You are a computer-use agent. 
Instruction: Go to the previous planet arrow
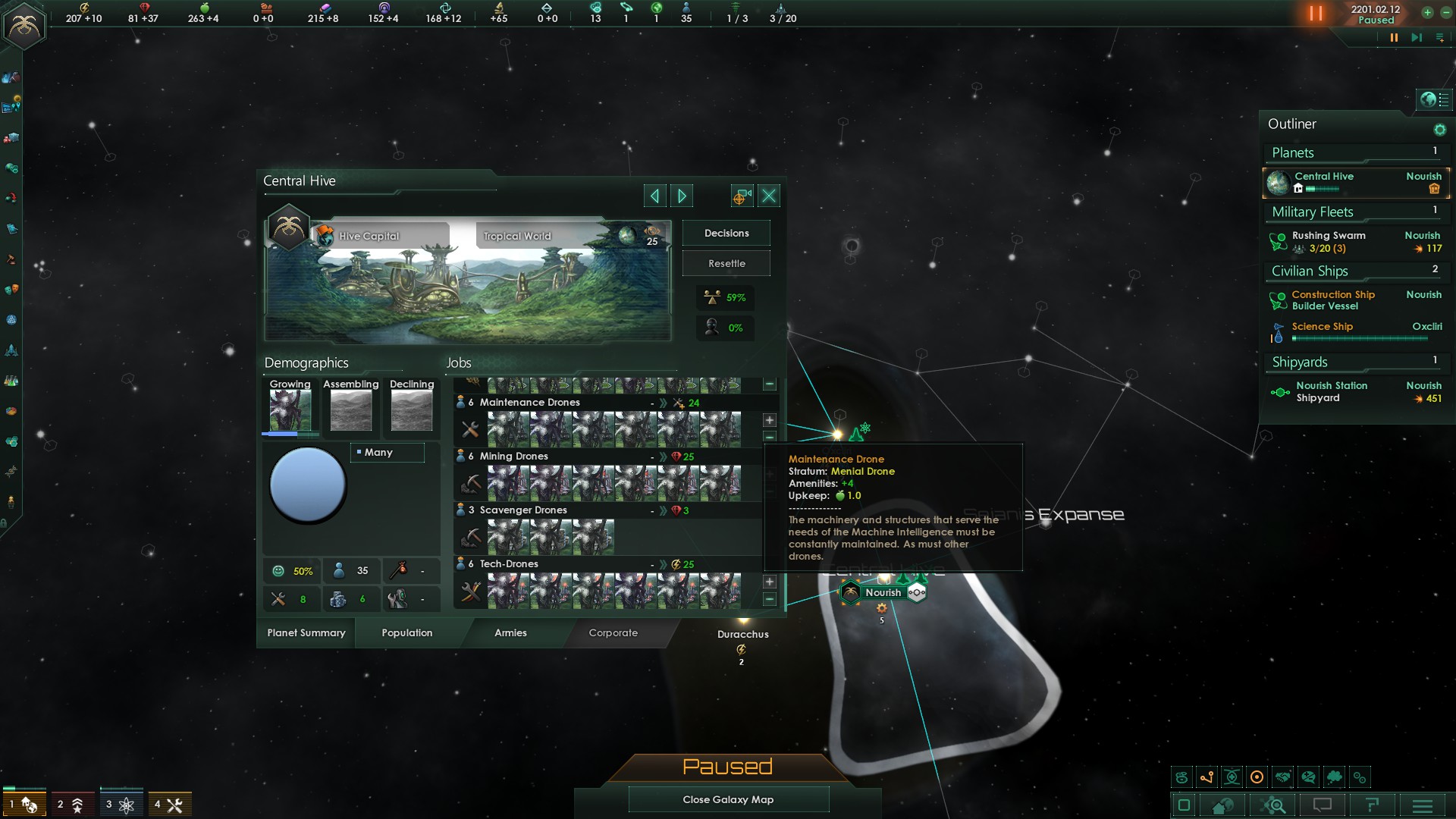[x=654, y=196]
